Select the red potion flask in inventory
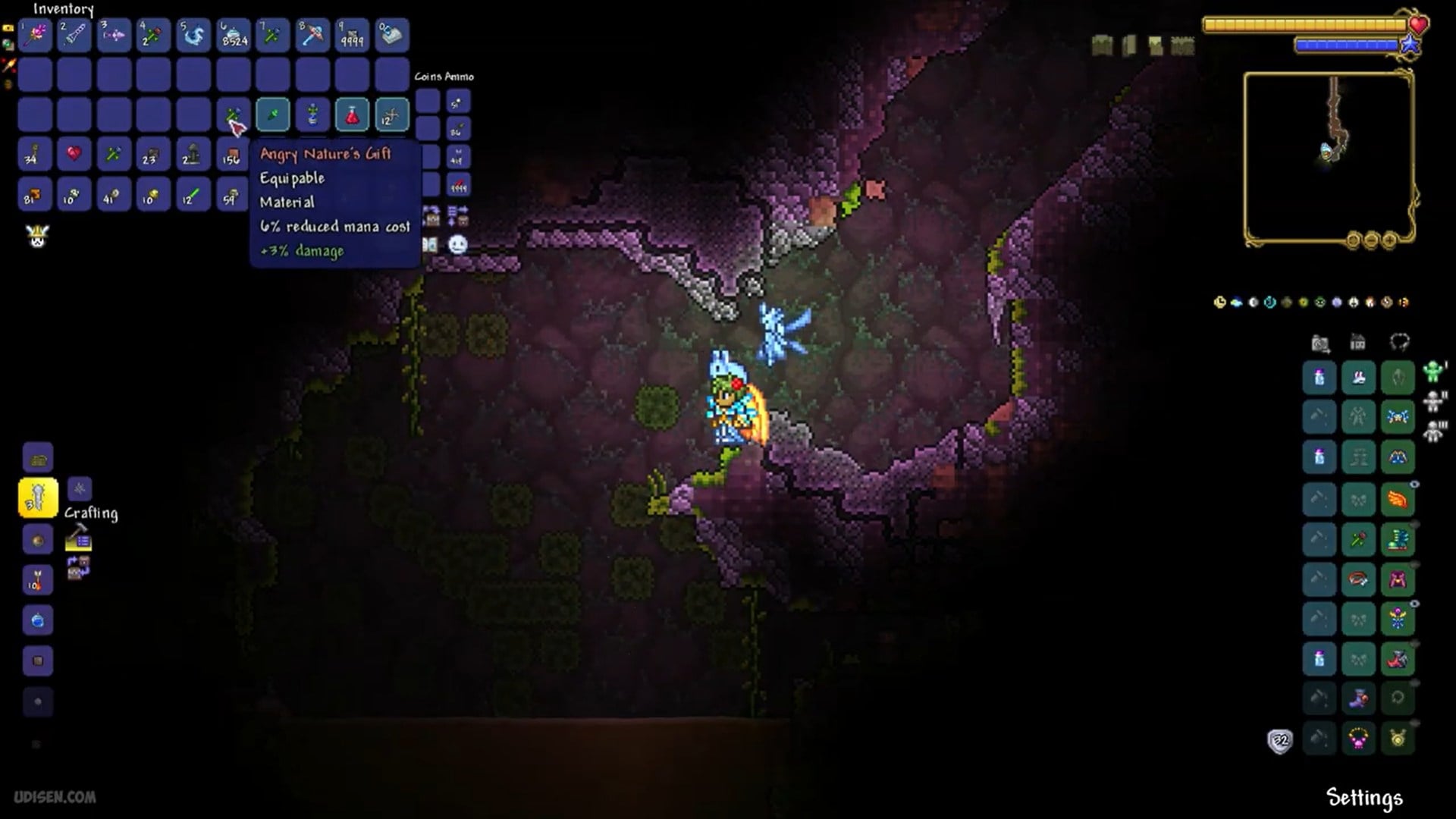The height and width of the screenshot is (819, 1456). click(352, 115)
